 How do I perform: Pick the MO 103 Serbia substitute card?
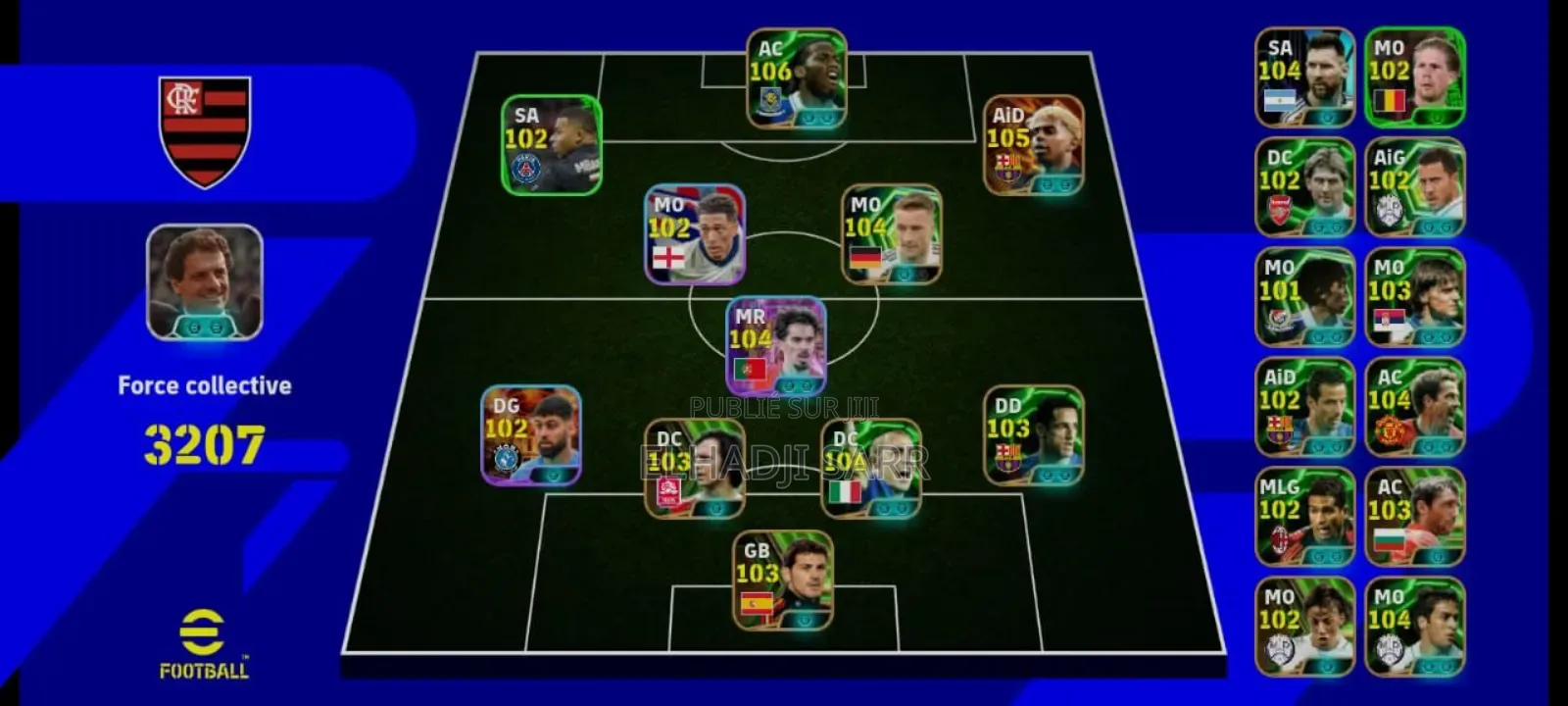[1414, 297]
